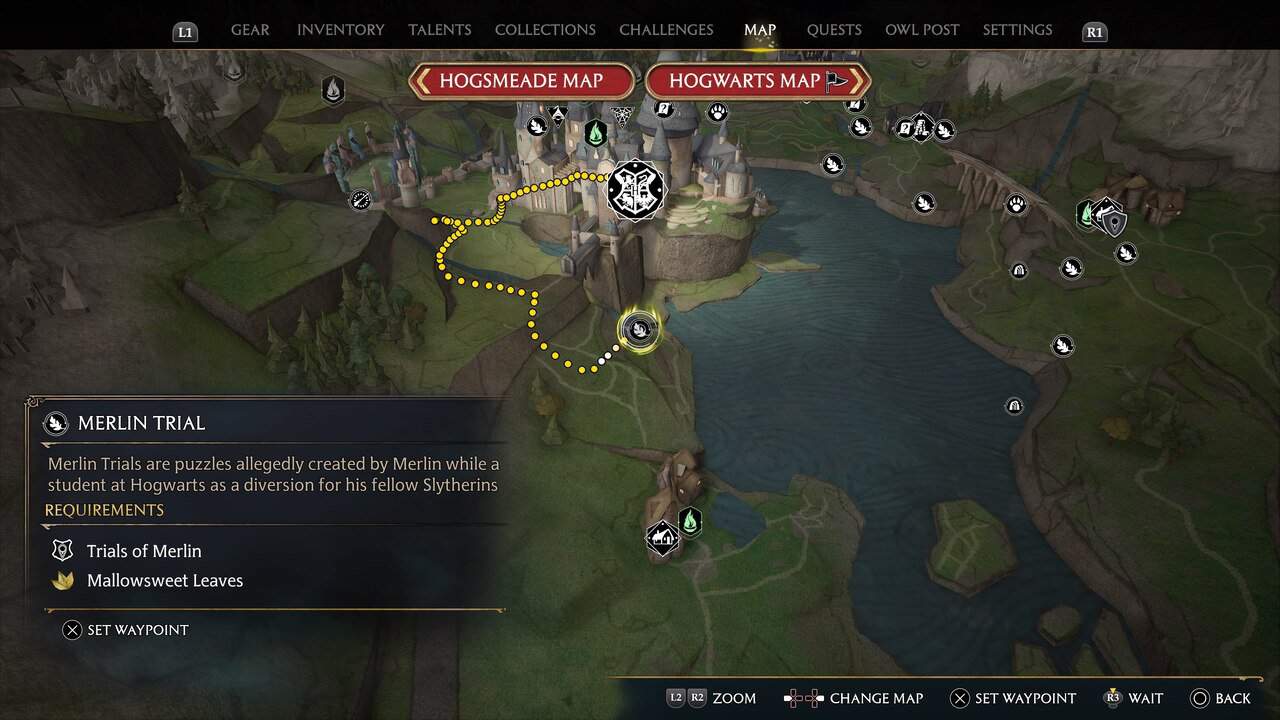Open the Settings tab
This screenshot has height=720, width=1280.
pyautogui.click(x=1017, y=30)
